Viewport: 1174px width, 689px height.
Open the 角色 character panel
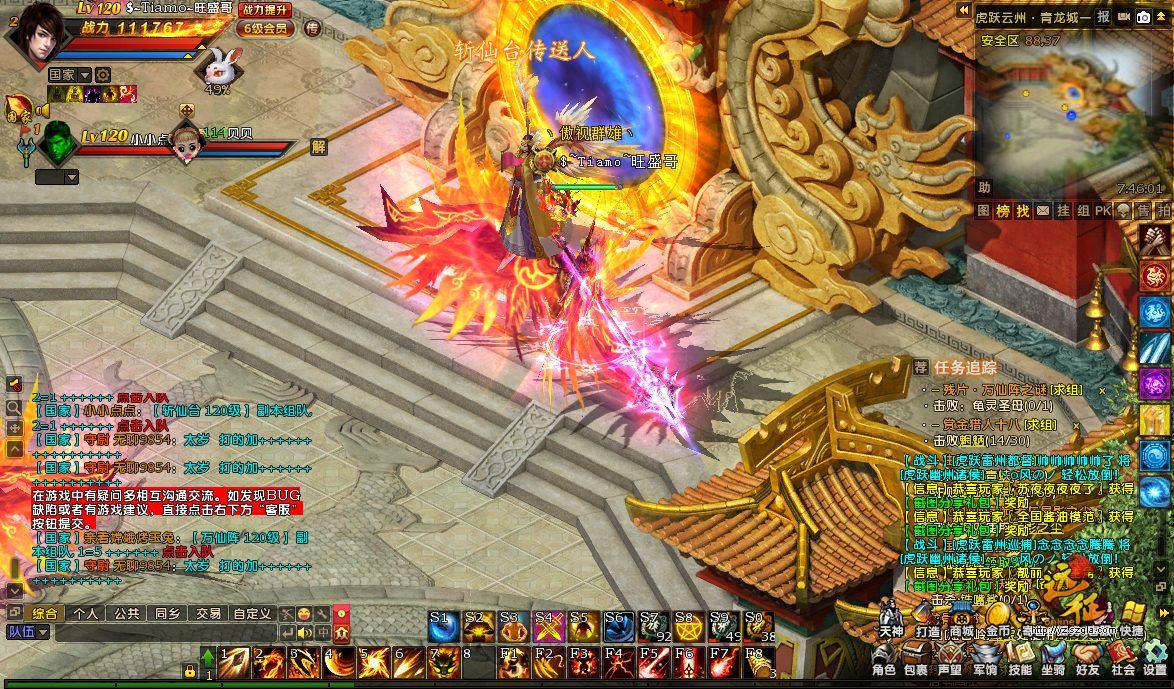pyautogui.click(x=883, y=660)
